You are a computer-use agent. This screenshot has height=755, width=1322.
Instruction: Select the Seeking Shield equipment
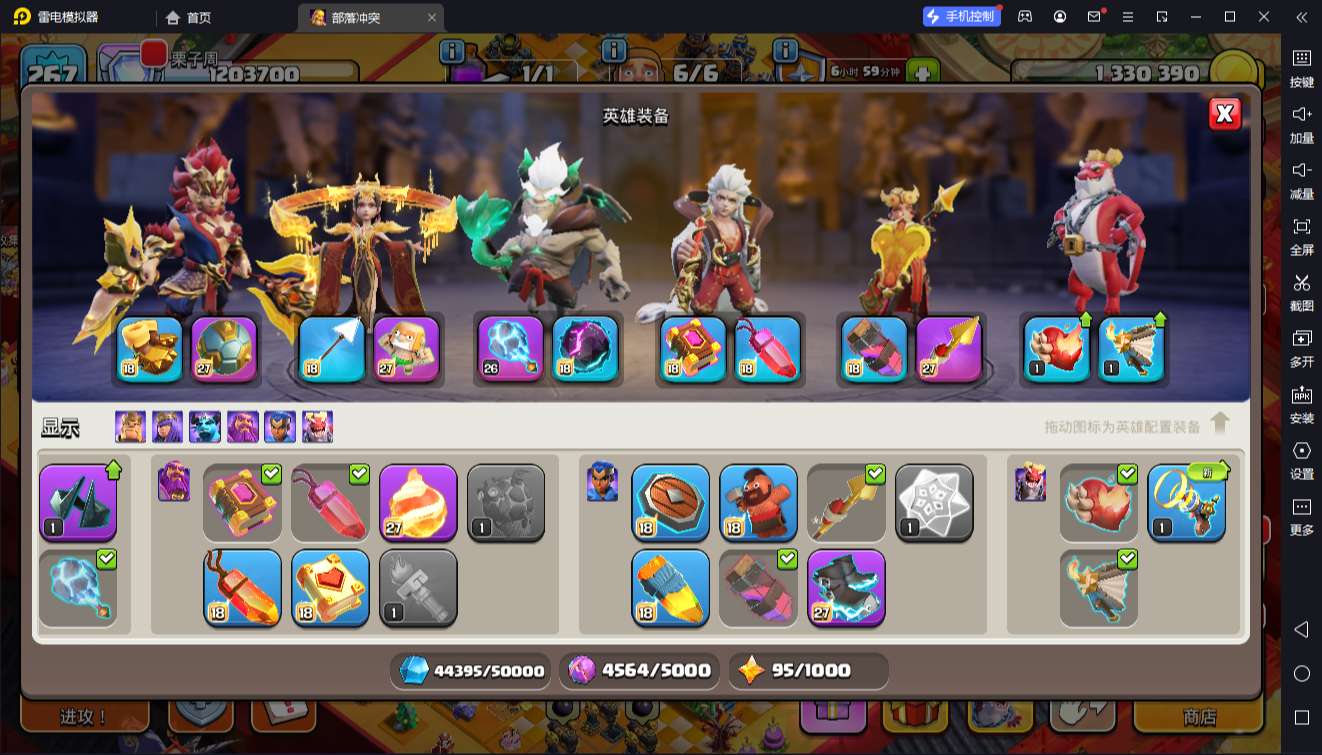pyautogui.click(x=670, y=503)
